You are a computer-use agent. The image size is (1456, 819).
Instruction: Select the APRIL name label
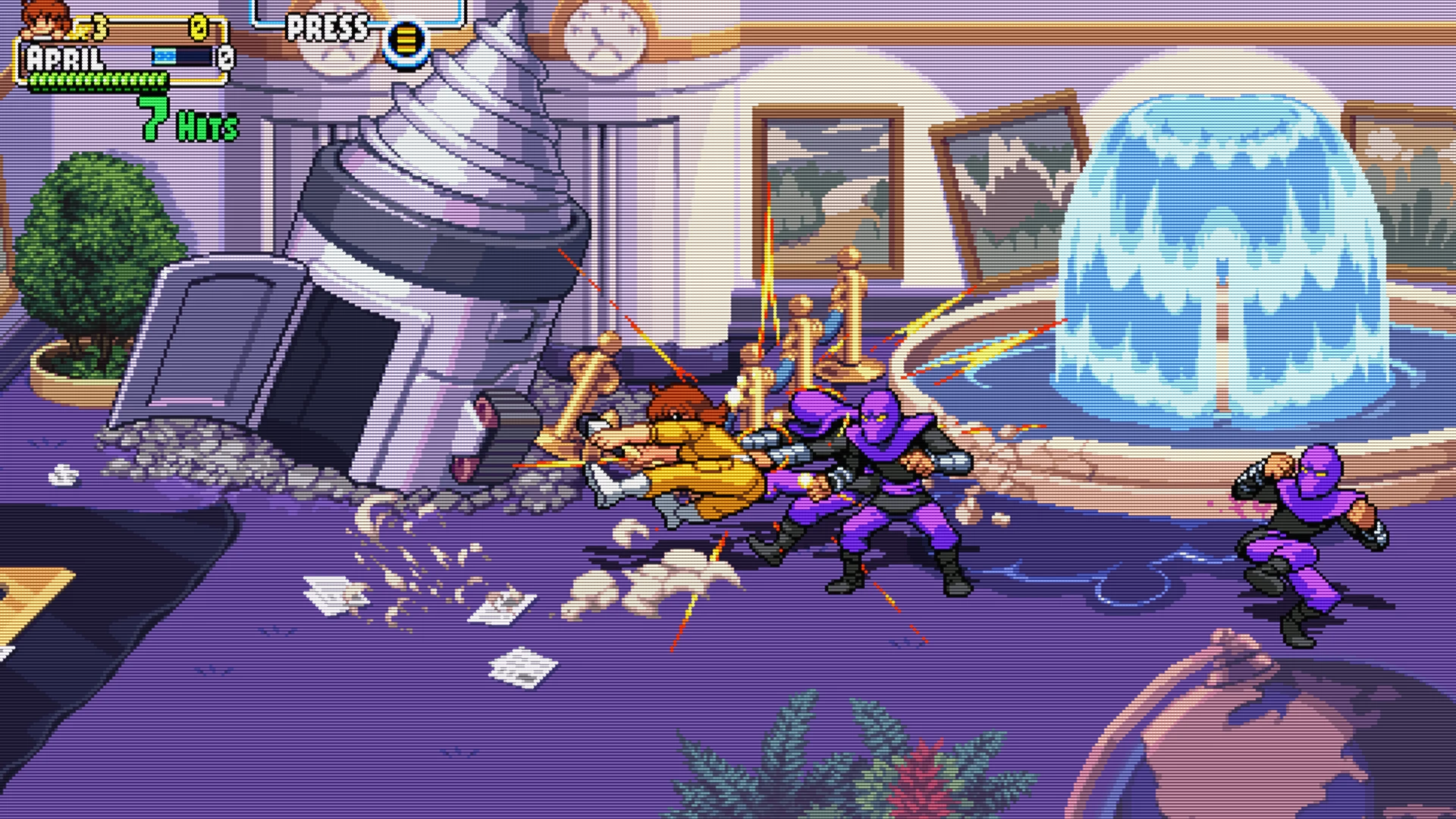(x=64, y=57)
